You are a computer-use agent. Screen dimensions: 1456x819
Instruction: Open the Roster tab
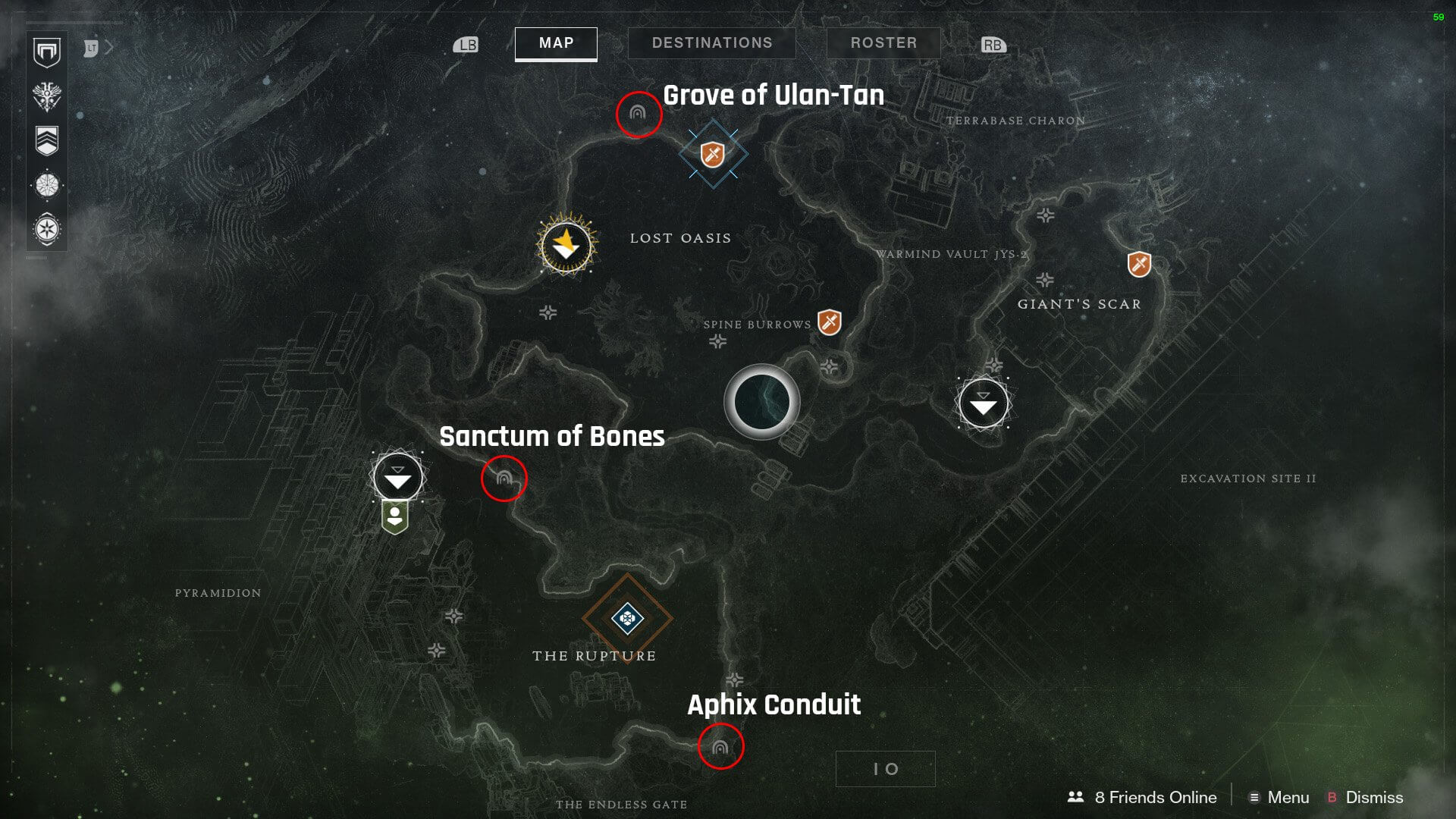(x=883, y=43)
